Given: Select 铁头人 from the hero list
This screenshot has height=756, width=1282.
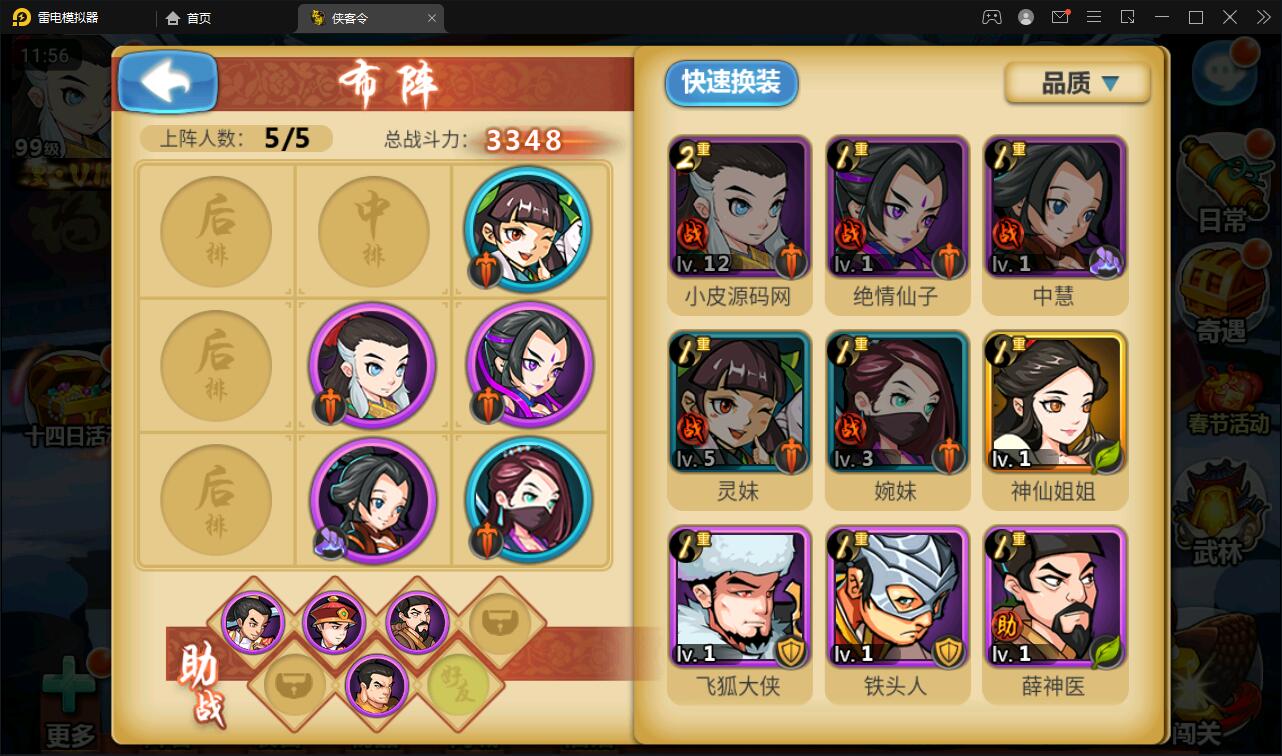Looking at the screenshot, I should (897, 598).
